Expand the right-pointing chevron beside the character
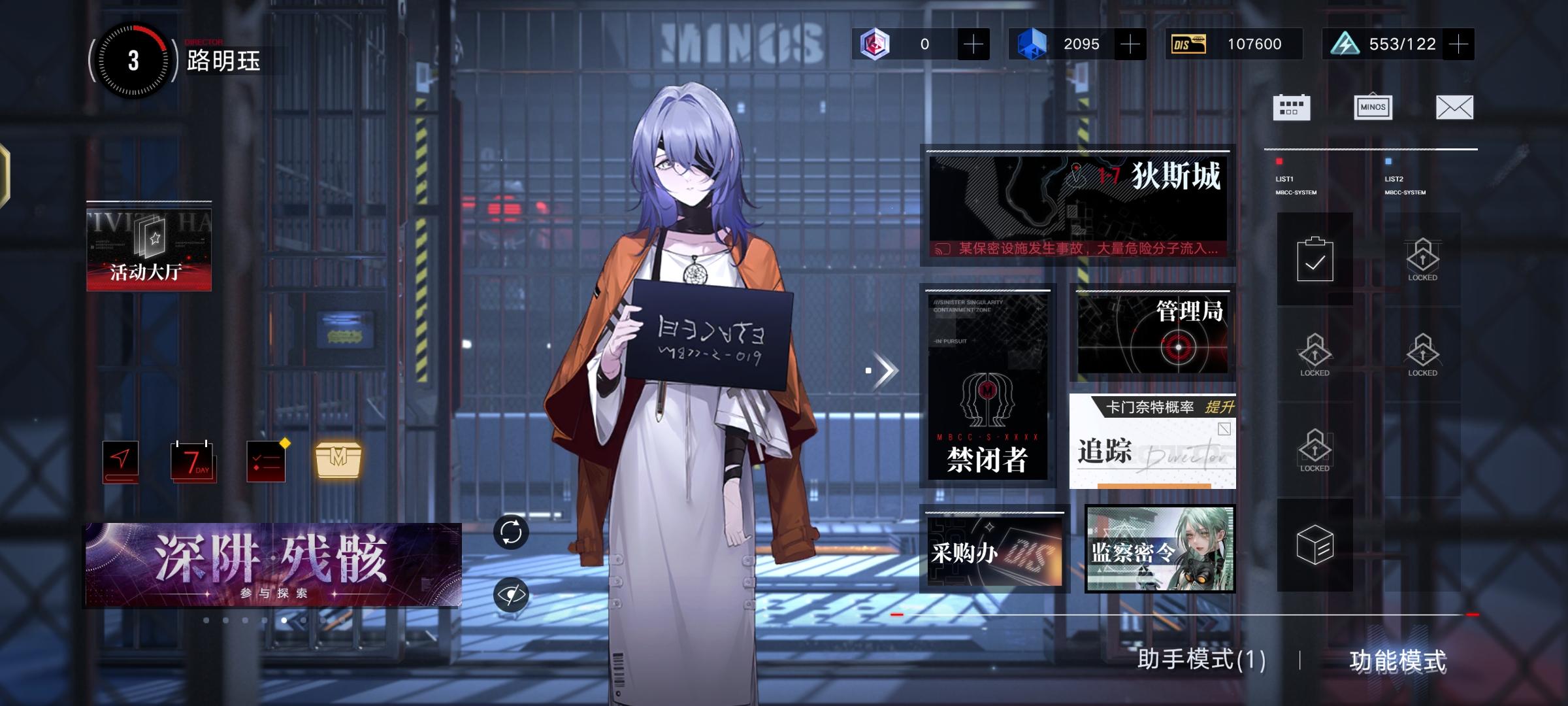Image resolution: width=1568 pixels, height=706 pixels. click(x=883, y=371)
